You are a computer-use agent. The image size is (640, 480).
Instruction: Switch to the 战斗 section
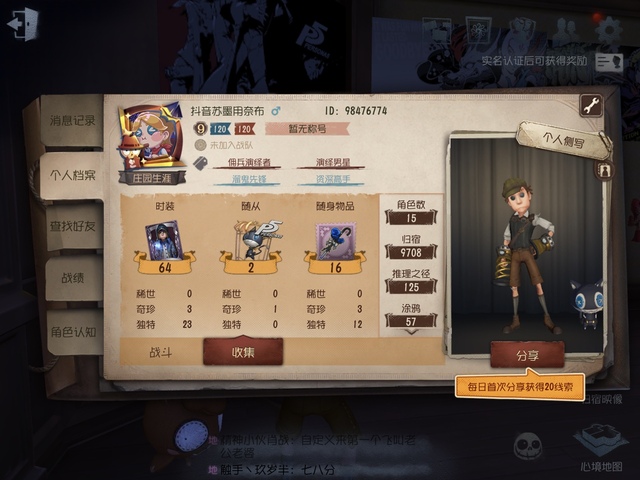pos(161,352)
